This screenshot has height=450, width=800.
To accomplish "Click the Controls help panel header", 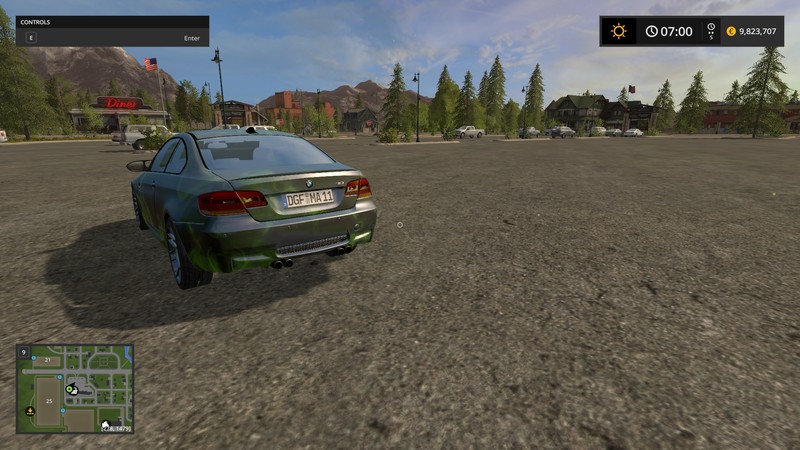I will click(x=112, y=21).
